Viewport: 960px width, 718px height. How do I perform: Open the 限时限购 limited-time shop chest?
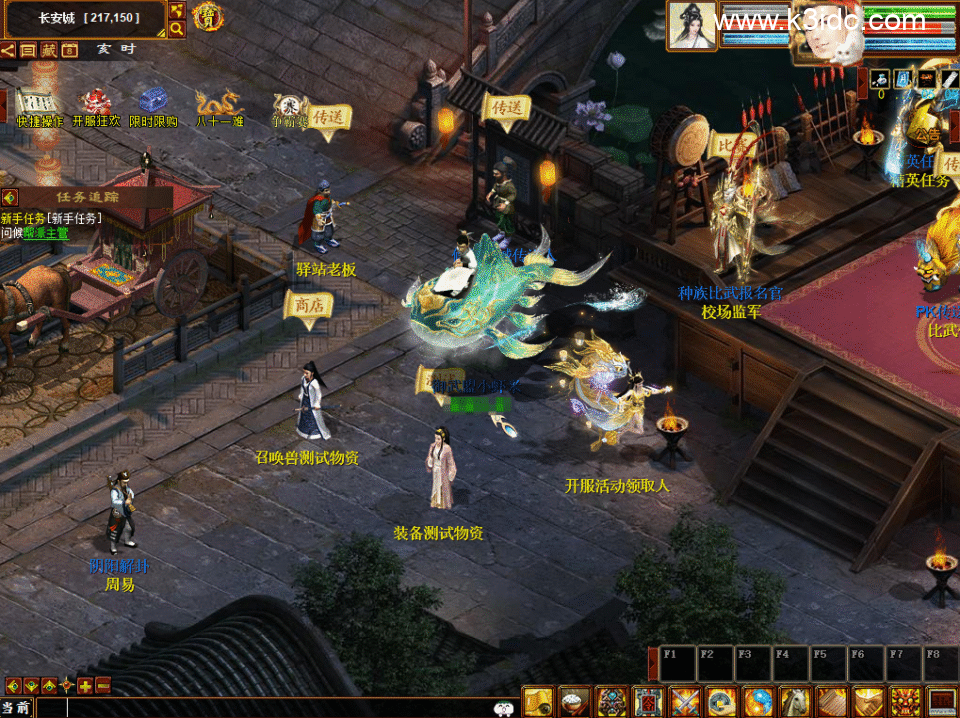tap(153, 102)
